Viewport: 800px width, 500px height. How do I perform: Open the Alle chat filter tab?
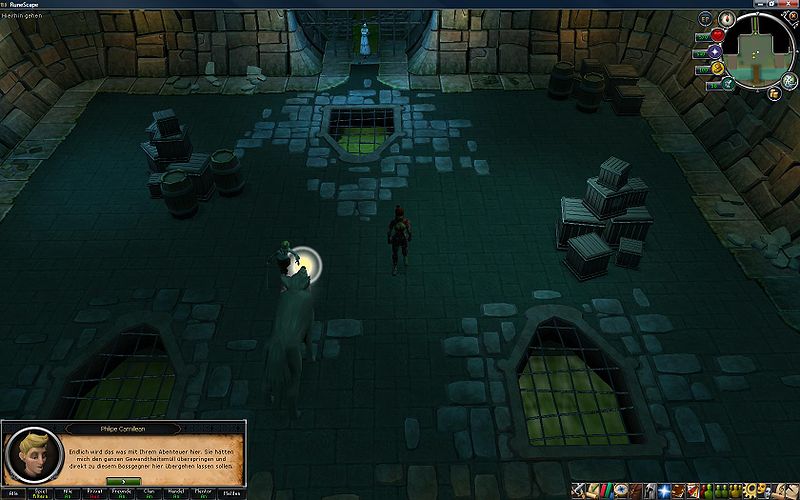14,494
